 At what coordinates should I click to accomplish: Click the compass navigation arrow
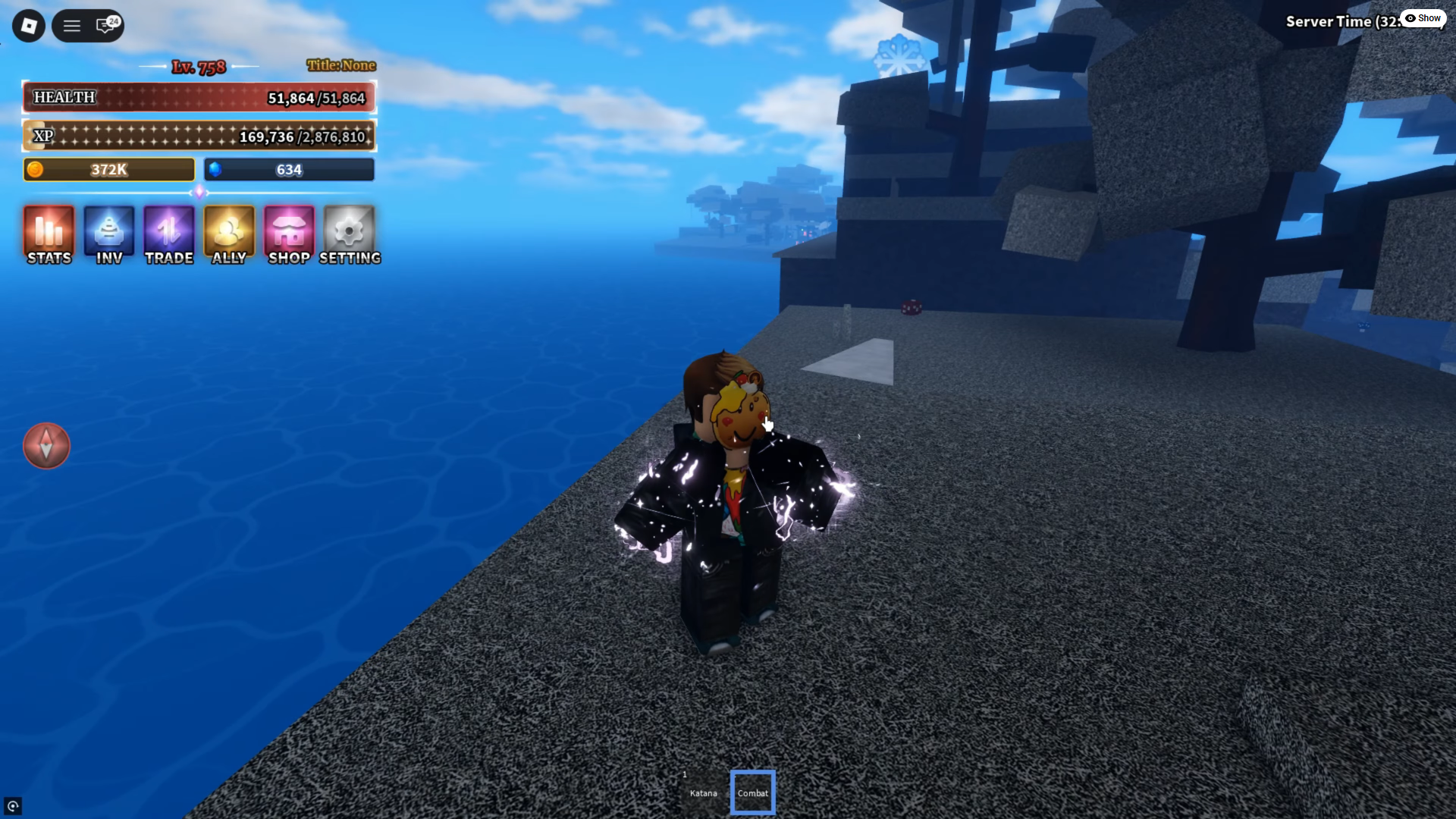[x=46, y=446]
